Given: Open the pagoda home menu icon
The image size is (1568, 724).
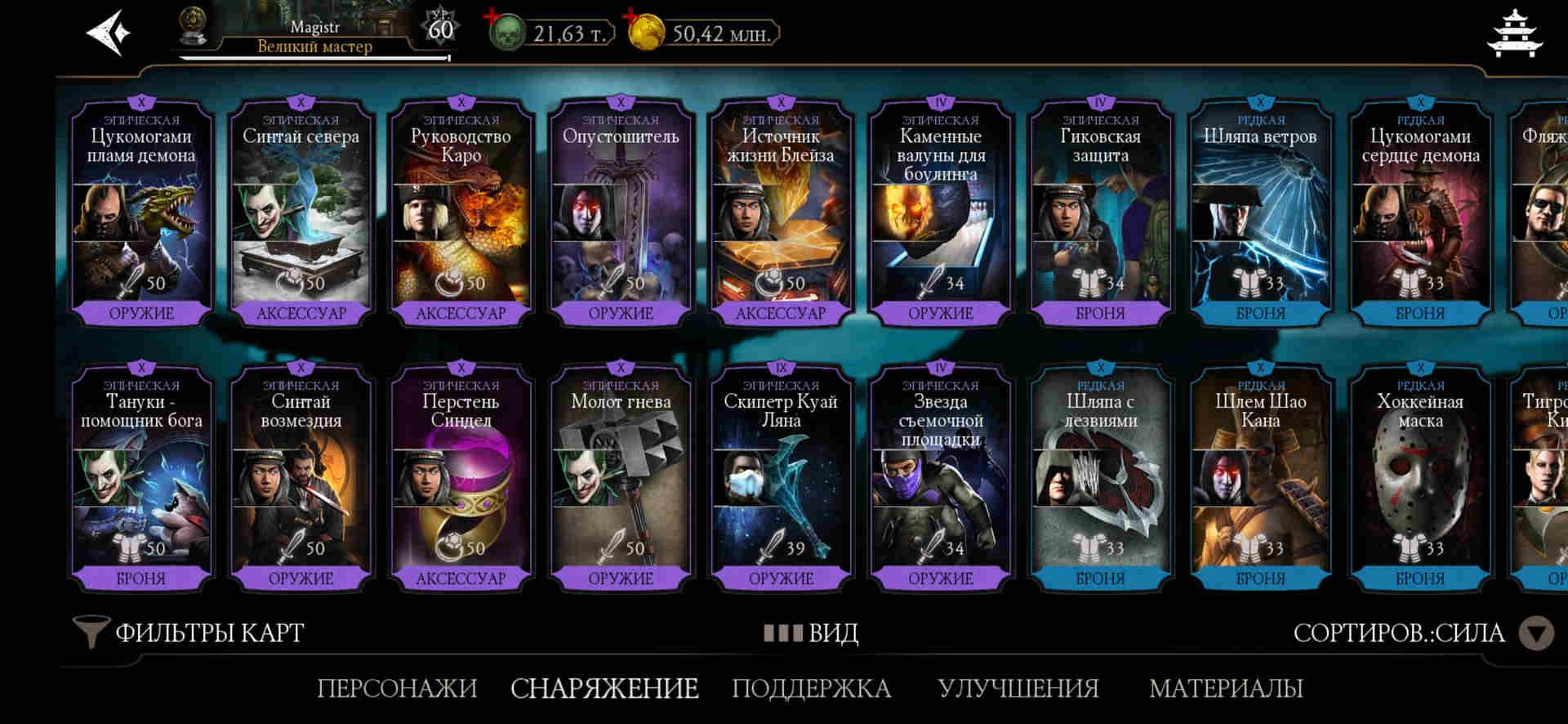Looking at the screenshot, I should click(1516, 34).
